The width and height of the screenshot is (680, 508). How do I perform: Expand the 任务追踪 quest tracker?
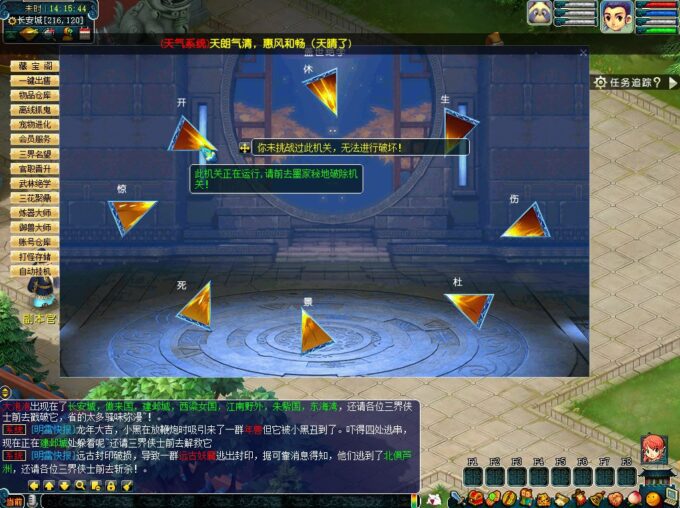(634, 83)
